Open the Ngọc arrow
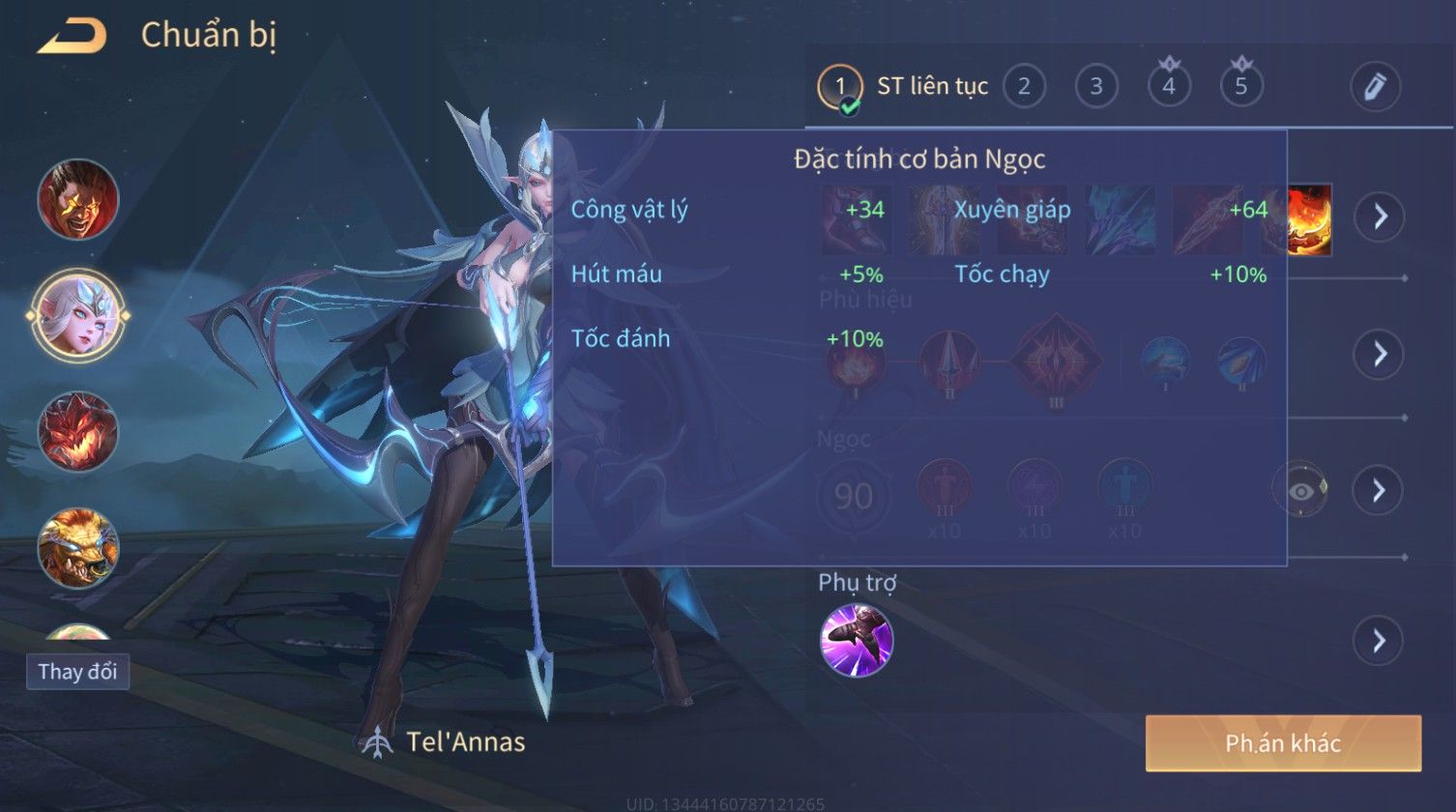Screen dimensions: 1456x812 [x=1378, y=490]
